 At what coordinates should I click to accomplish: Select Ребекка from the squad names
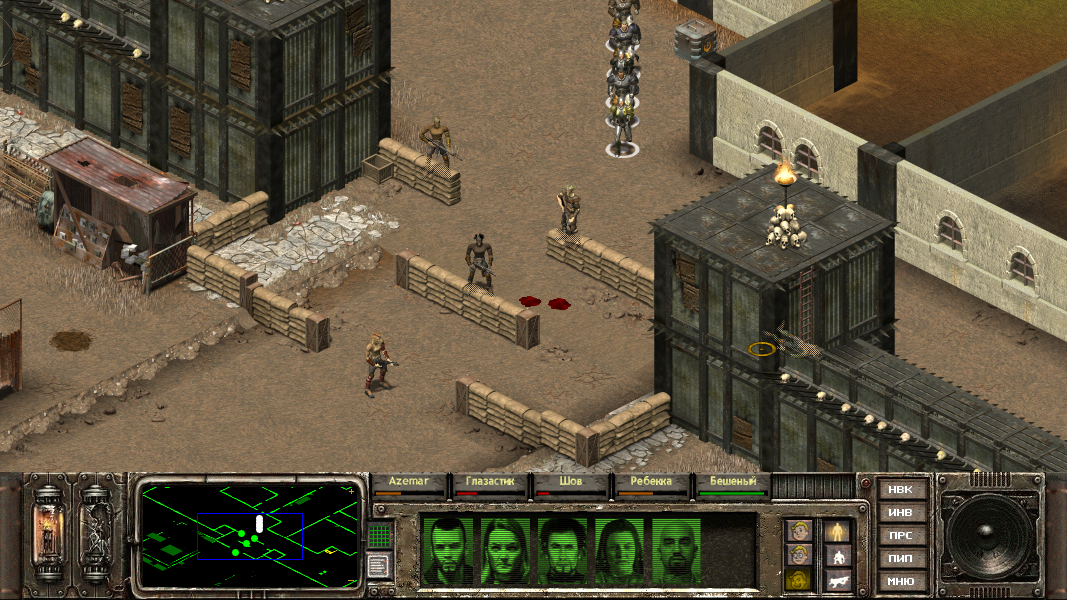[651, 482]
